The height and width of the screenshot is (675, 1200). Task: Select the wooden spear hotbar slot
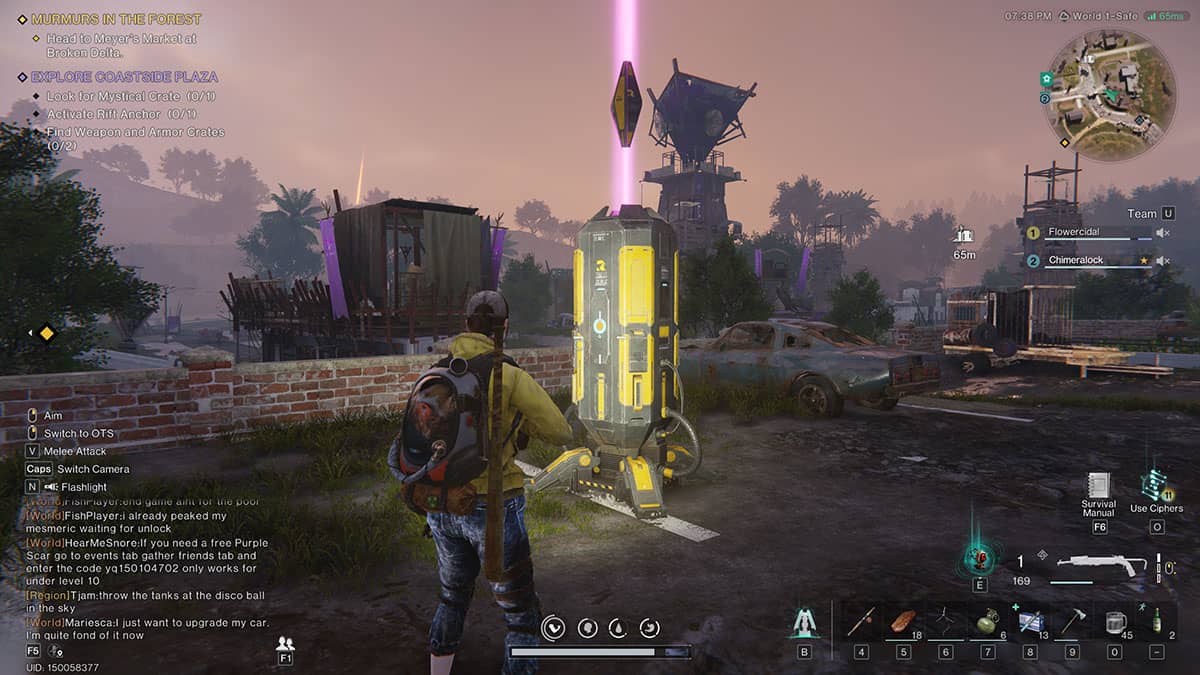pos(861,623)
